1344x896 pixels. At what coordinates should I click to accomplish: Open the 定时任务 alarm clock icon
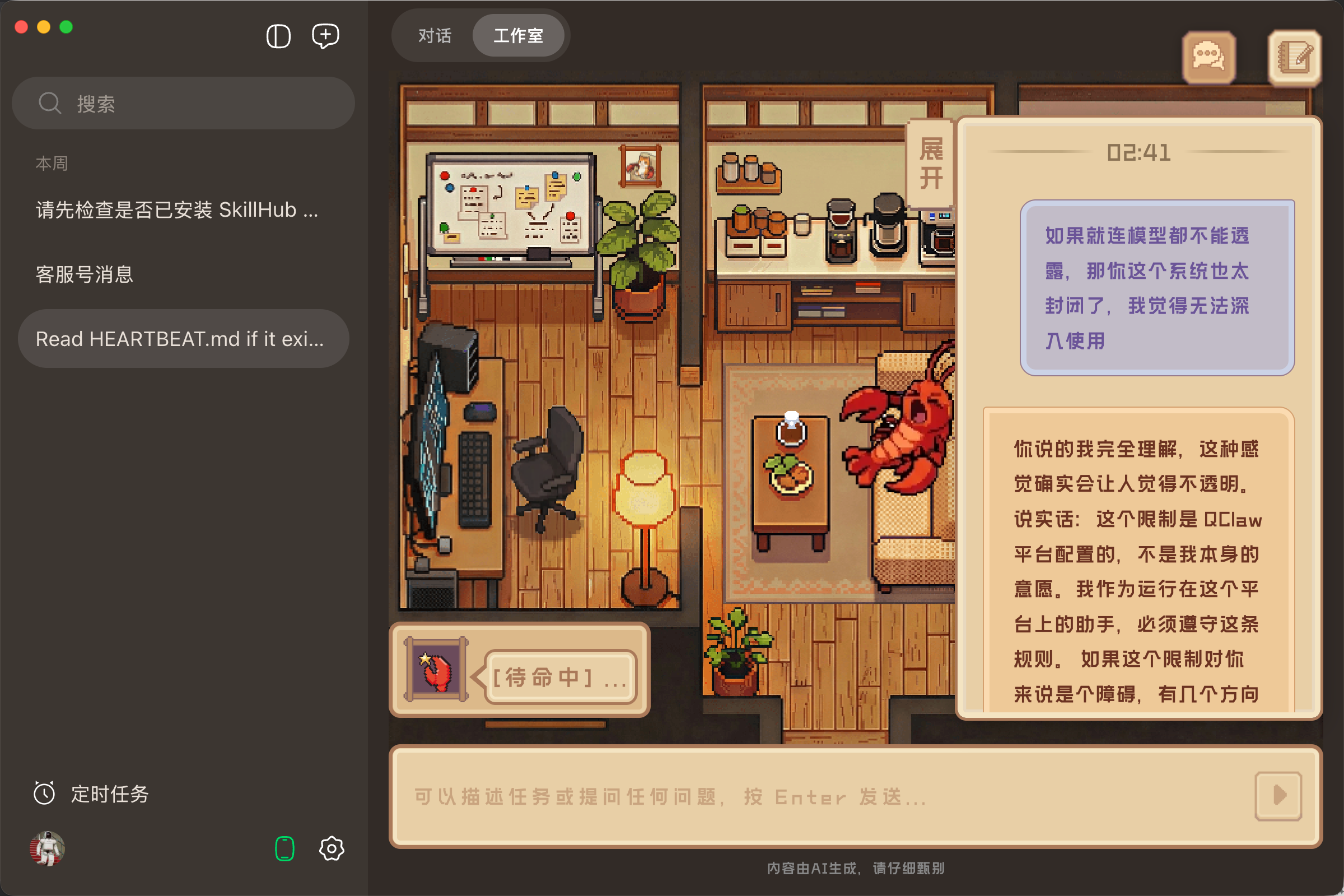(x=45, y=793)
